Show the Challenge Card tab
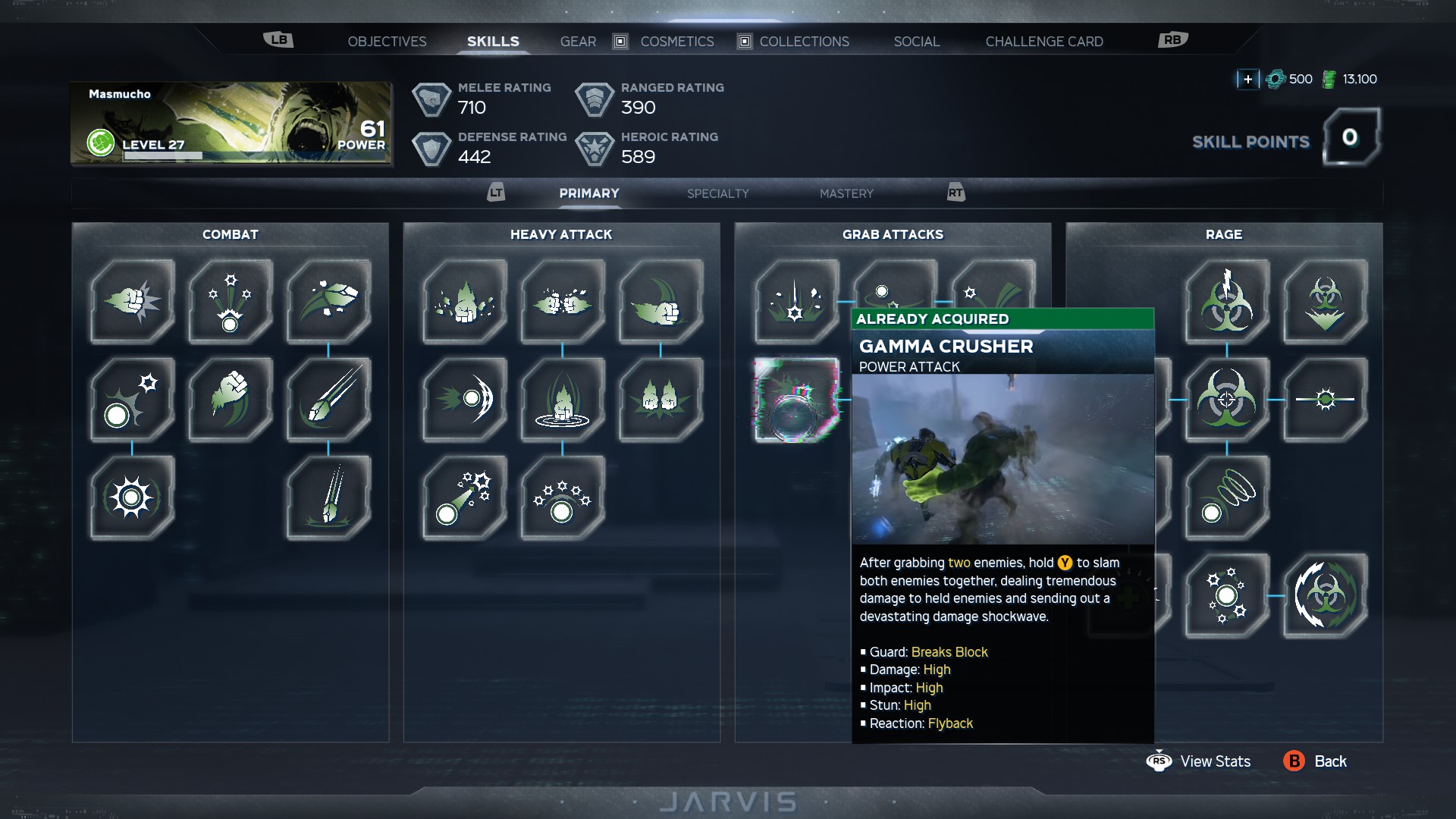 point(1043,42)
